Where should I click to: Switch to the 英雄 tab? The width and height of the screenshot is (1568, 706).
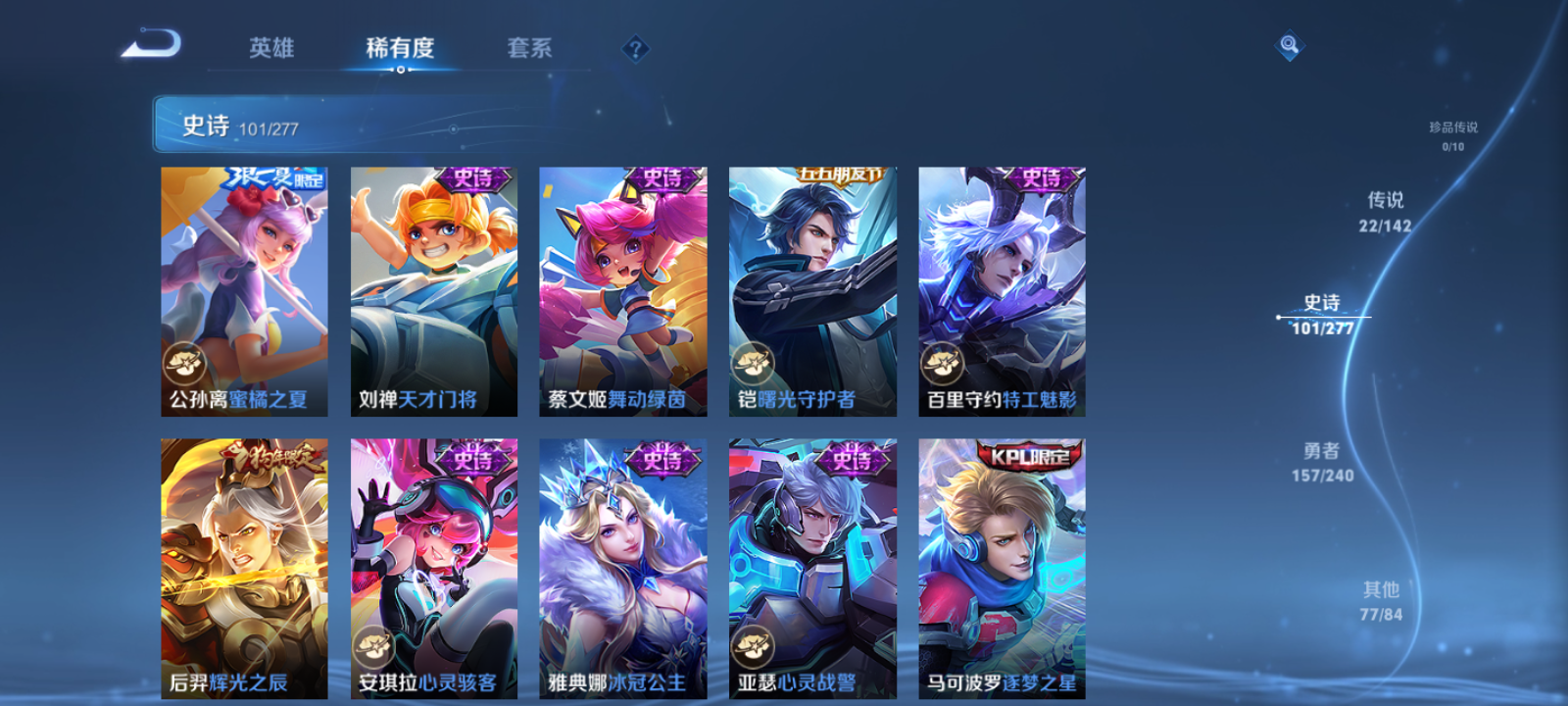pos(271,48)
